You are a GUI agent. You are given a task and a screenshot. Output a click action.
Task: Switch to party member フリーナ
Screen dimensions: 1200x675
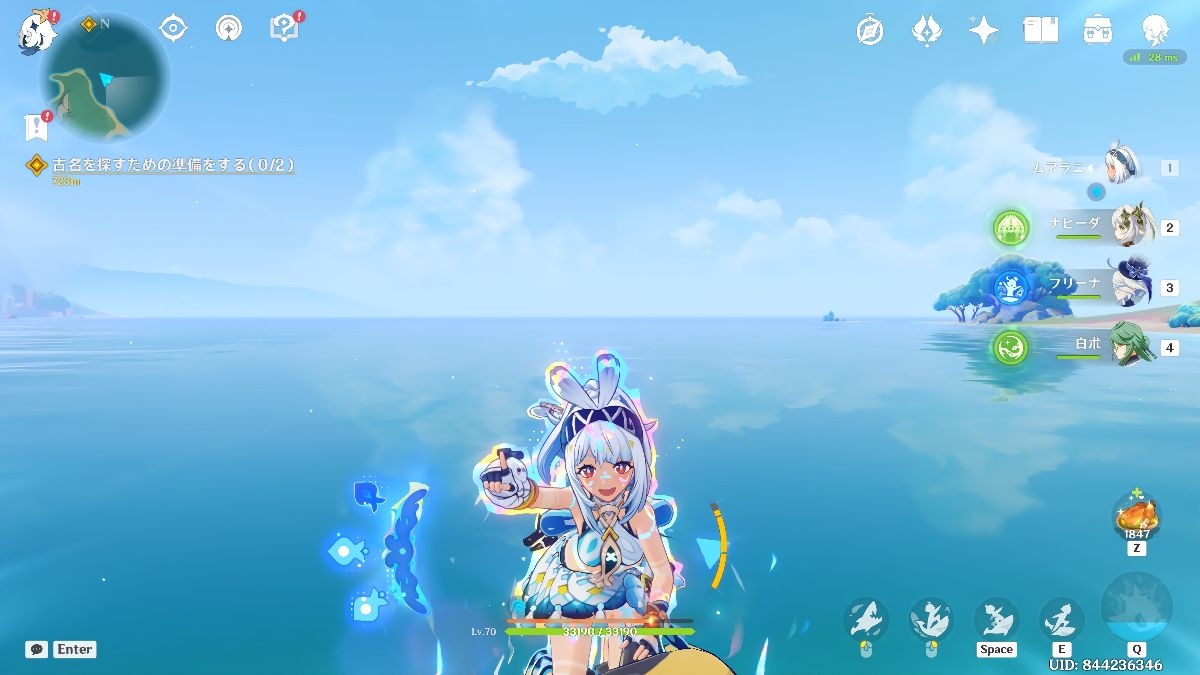pos(1131,287)
